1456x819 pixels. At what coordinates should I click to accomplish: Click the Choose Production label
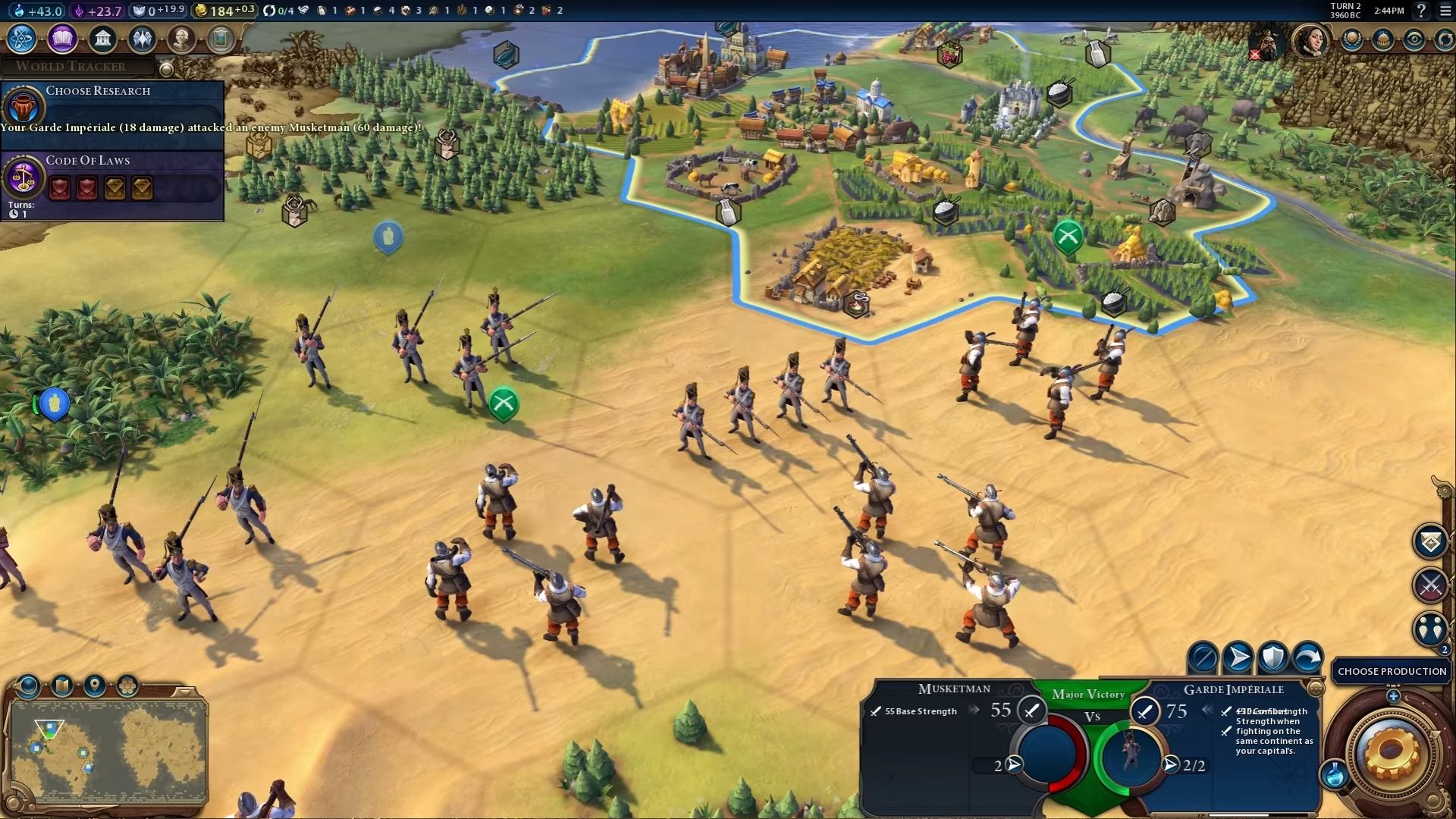click(x=1392, y=671)
